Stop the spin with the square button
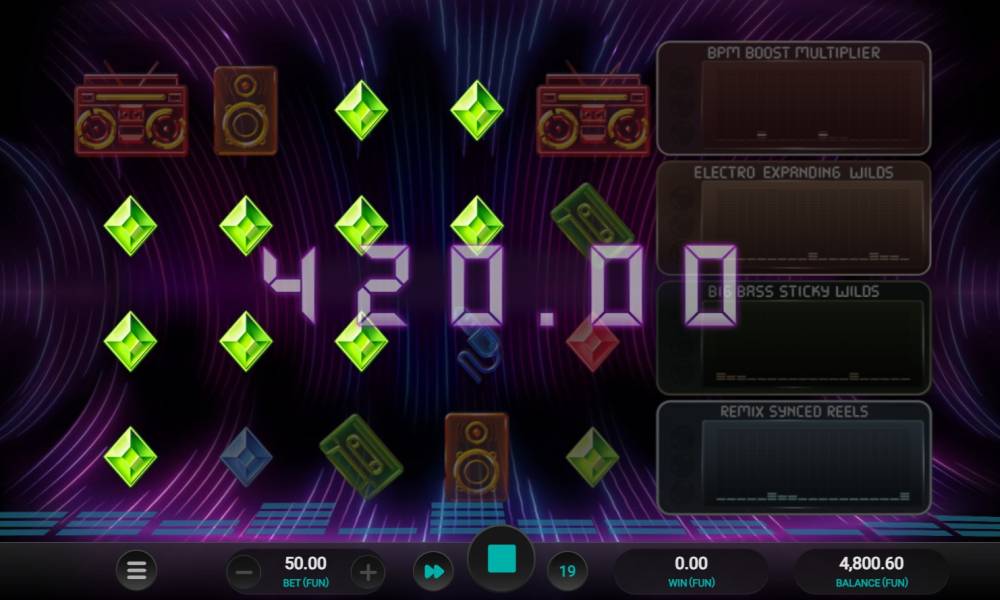 tap(500, 561)
